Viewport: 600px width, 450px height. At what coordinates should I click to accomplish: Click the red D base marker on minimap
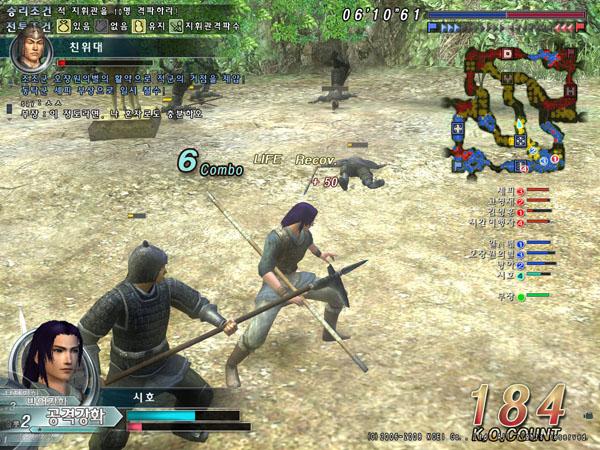(506, 52)
